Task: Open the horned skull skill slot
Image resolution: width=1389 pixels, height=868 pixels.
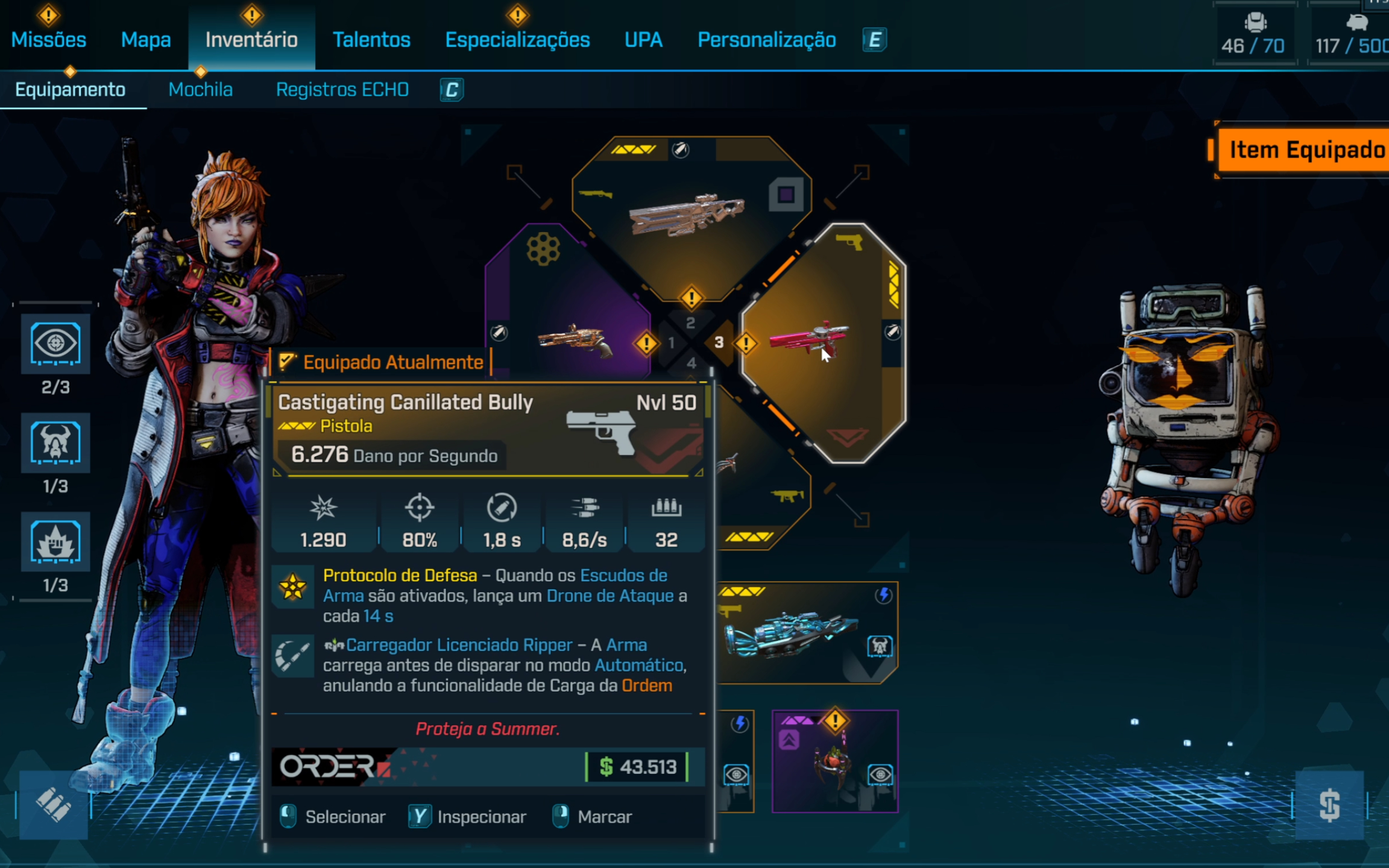Action: coord(55,443)
